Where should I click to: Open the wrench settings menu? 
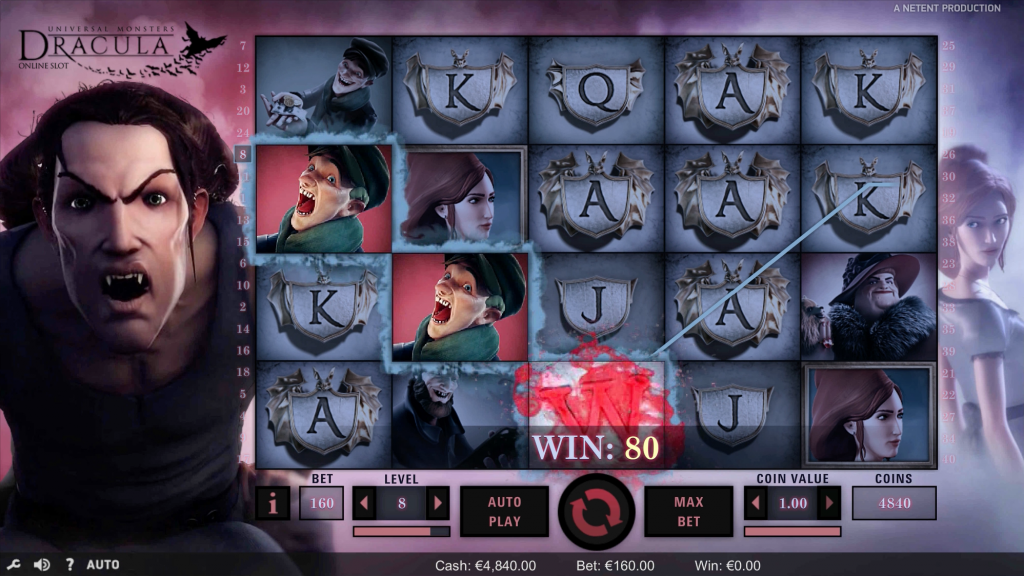(14, 565)
